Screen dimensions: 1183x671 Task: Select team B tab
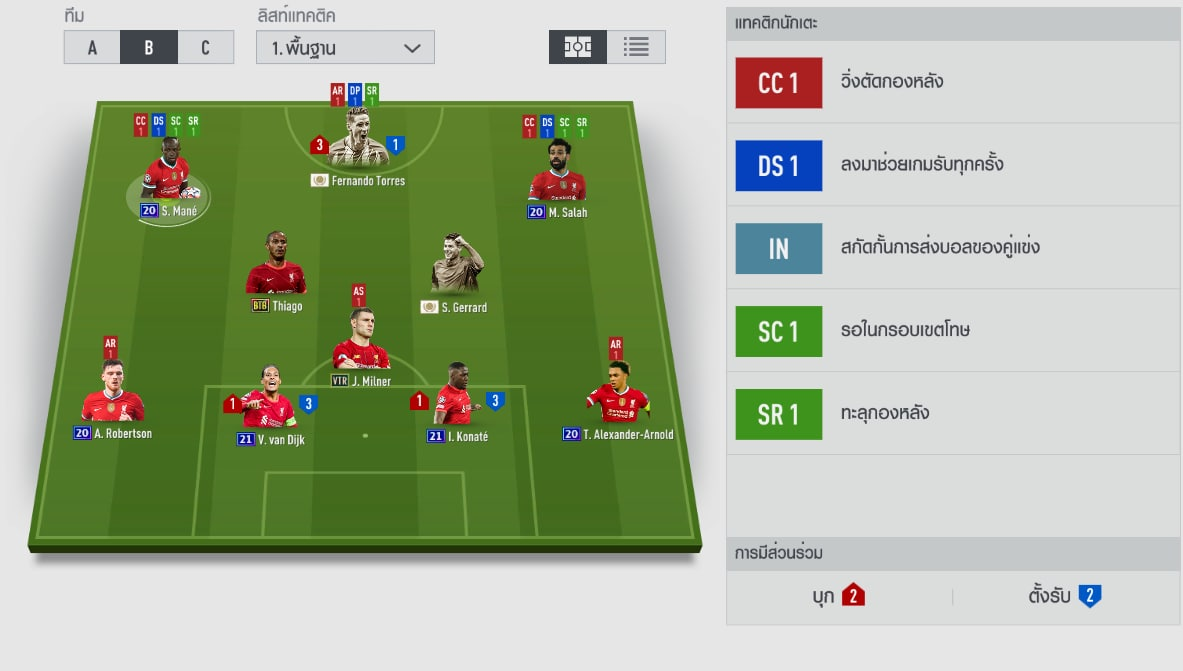tap(149, 47)
